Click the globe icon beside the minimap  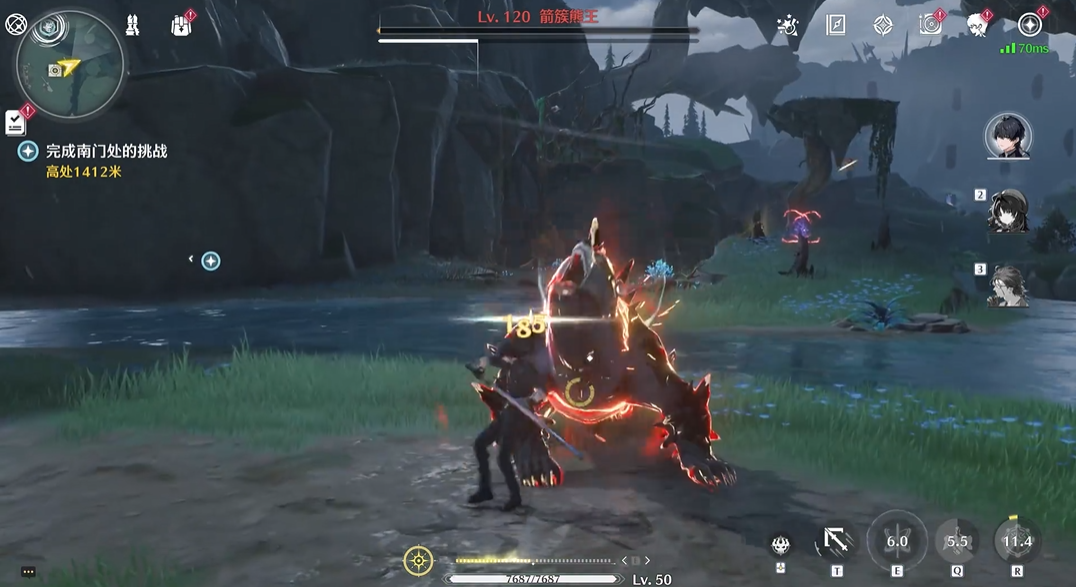(16, 25)
